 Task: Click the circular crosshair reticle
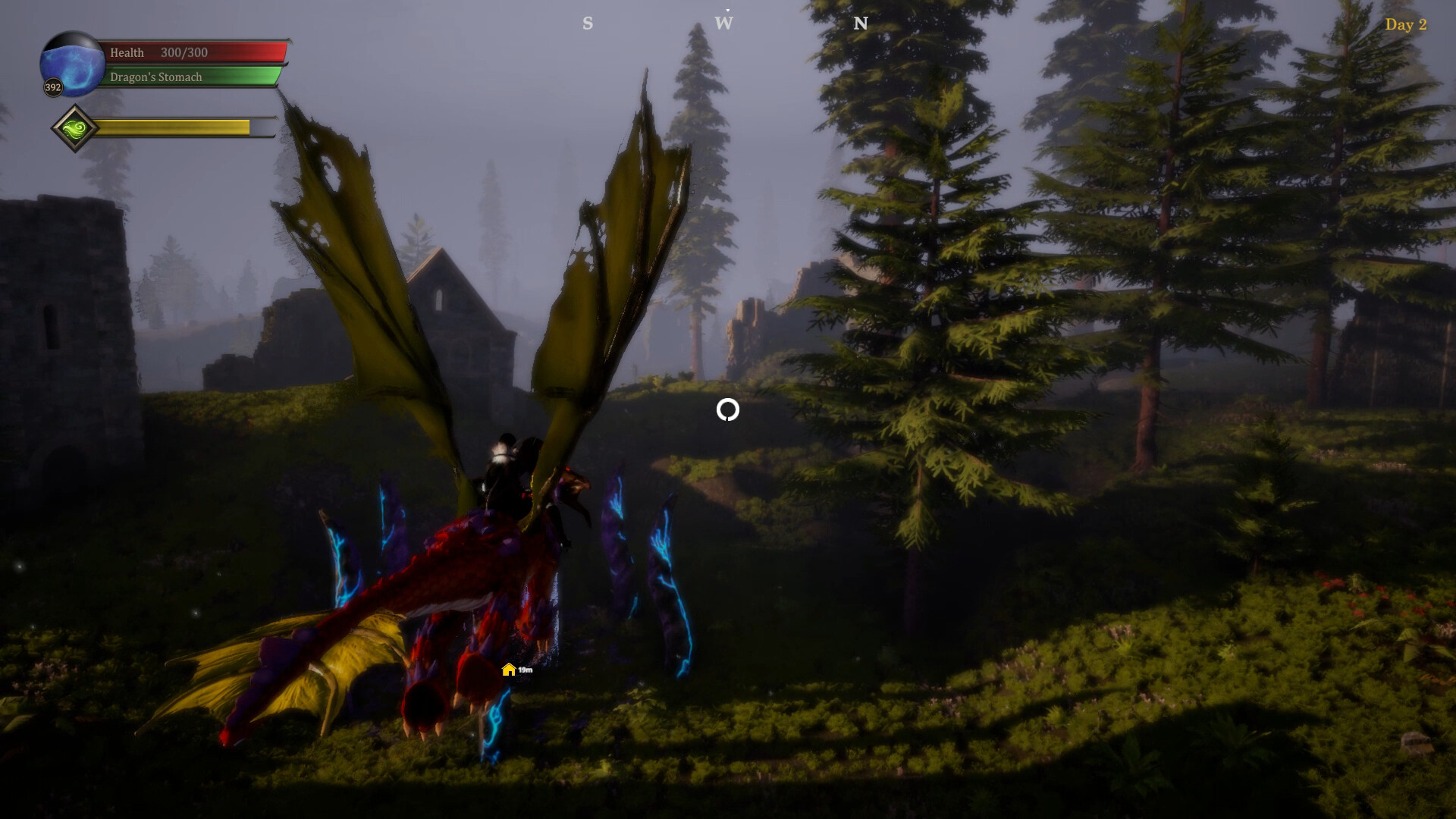[727, 411]
